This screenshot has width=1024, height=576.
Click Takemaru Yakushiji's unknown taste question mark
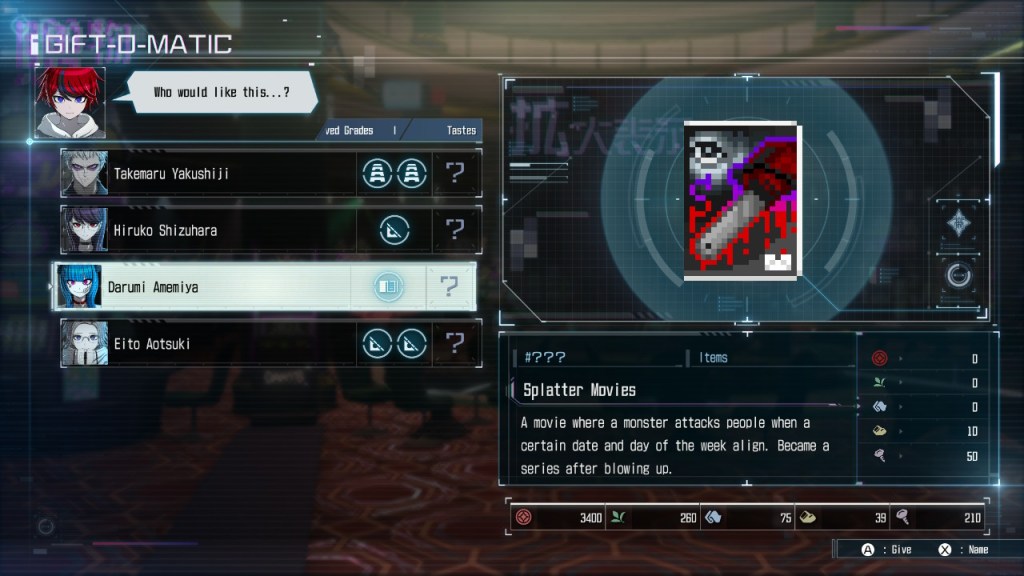pyautogui.click(x=456, y=173)
